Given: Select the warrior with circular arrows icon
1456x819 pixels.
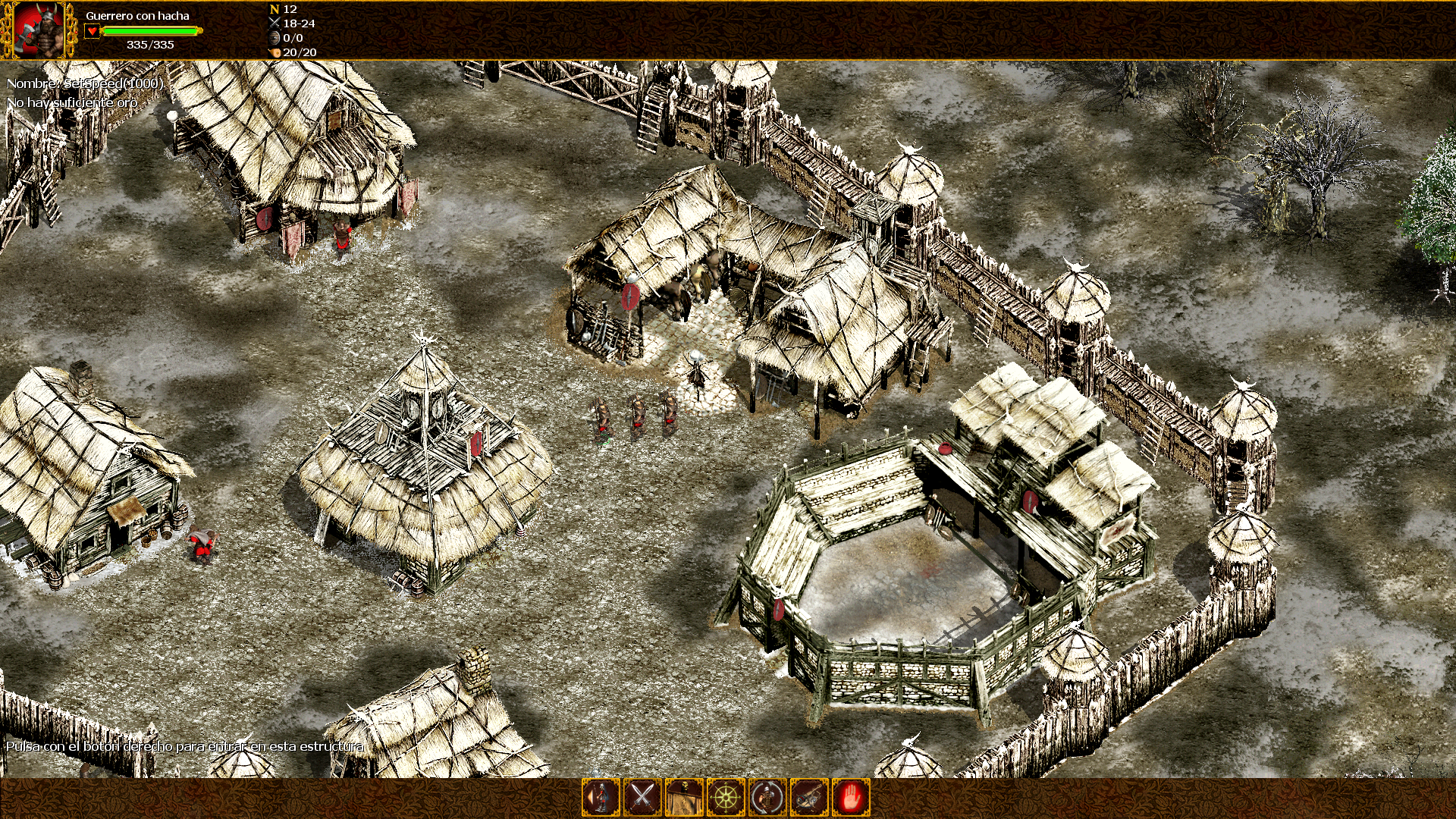Looking at the screenshot, I should click(x=767, y=797).
